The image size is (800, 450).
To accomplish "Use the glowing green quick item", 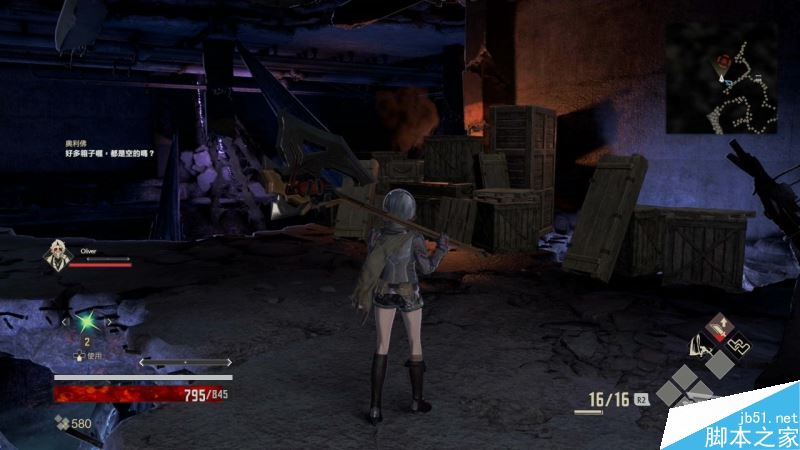I will click(x=87, y=322).
